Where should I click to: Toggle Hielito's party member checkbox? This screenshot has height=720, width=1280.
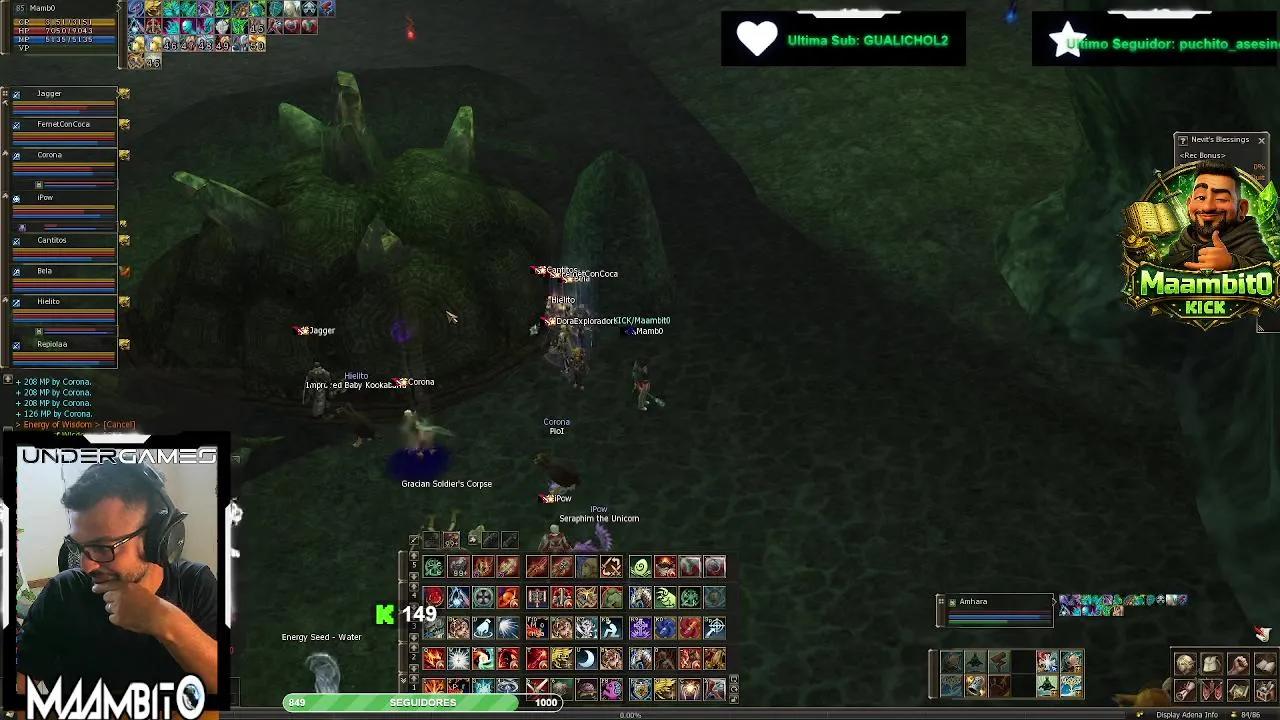click(x=16, y=302)
